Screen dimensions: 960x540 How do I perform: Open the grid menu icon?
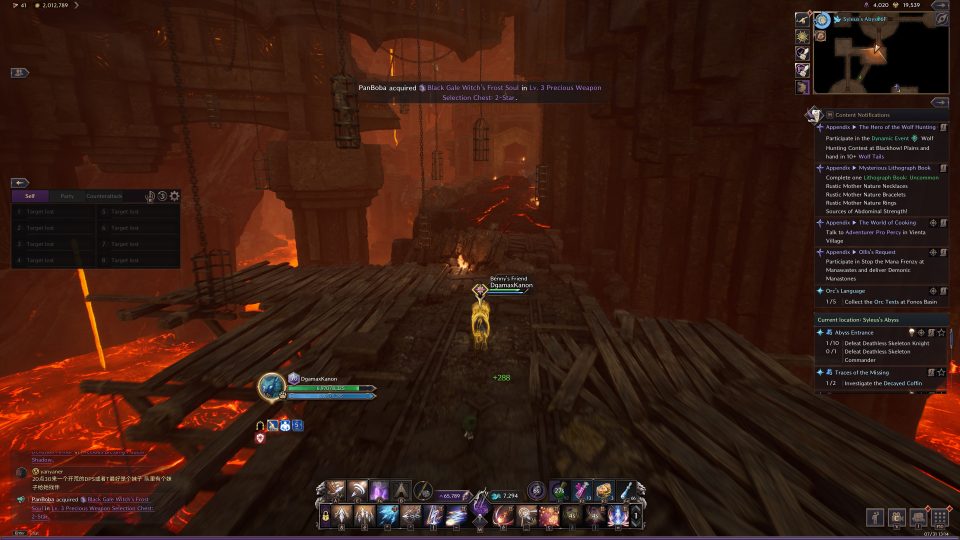(939, 517)
